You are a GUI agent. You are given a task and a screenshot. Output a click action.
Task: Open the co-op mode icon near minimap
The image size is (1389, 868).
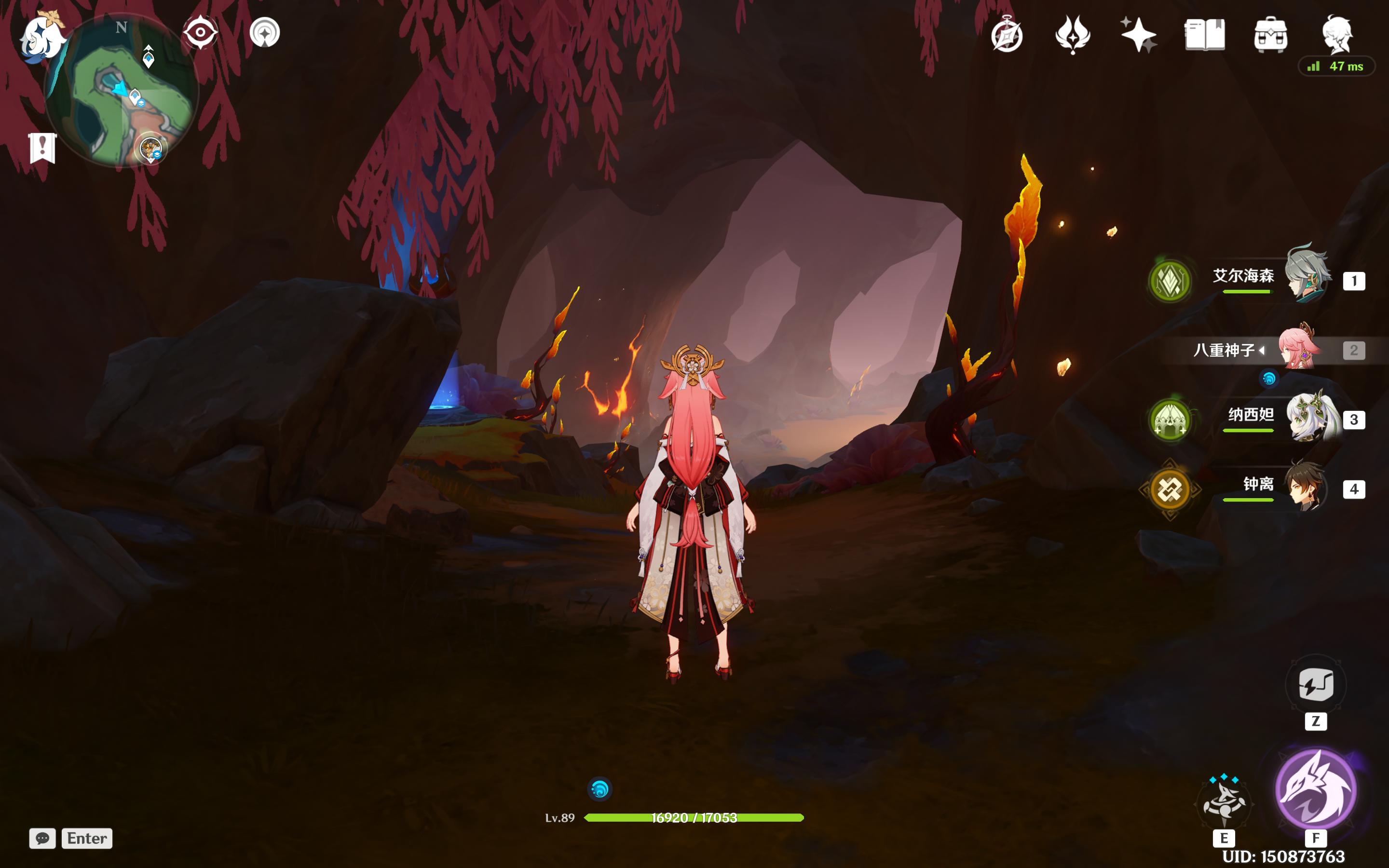265,32
